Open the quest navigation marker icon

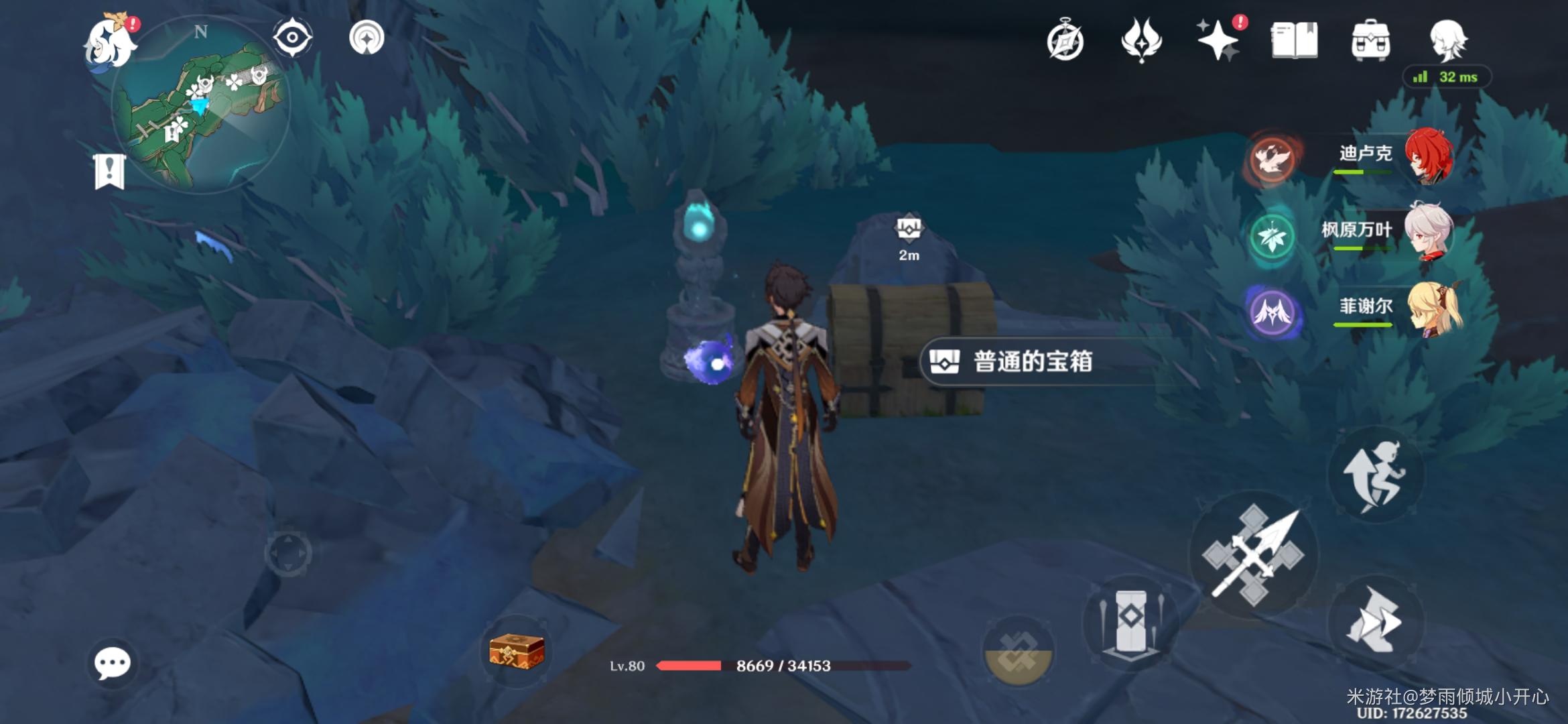click(367, 38)
